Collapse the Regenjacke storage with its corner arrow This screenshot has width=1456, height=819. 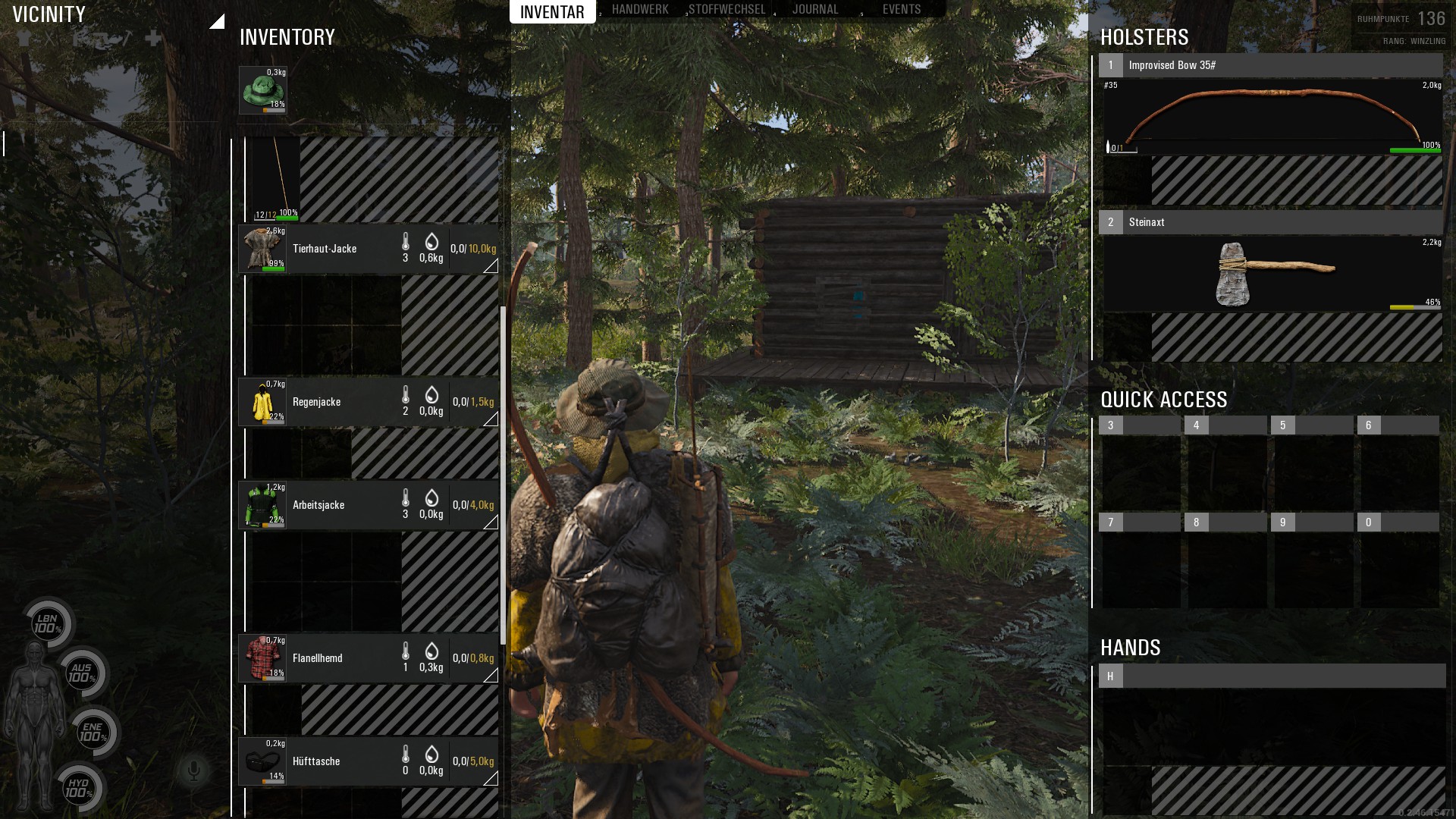[x=491, y=419]
